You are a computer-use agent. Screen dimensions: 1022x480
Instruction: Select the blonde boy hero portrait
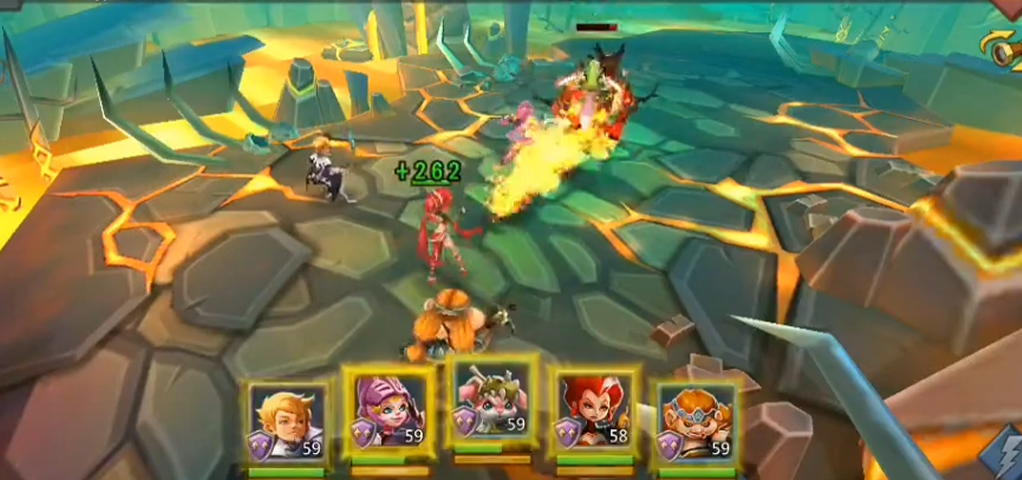(x=287, y=423)
